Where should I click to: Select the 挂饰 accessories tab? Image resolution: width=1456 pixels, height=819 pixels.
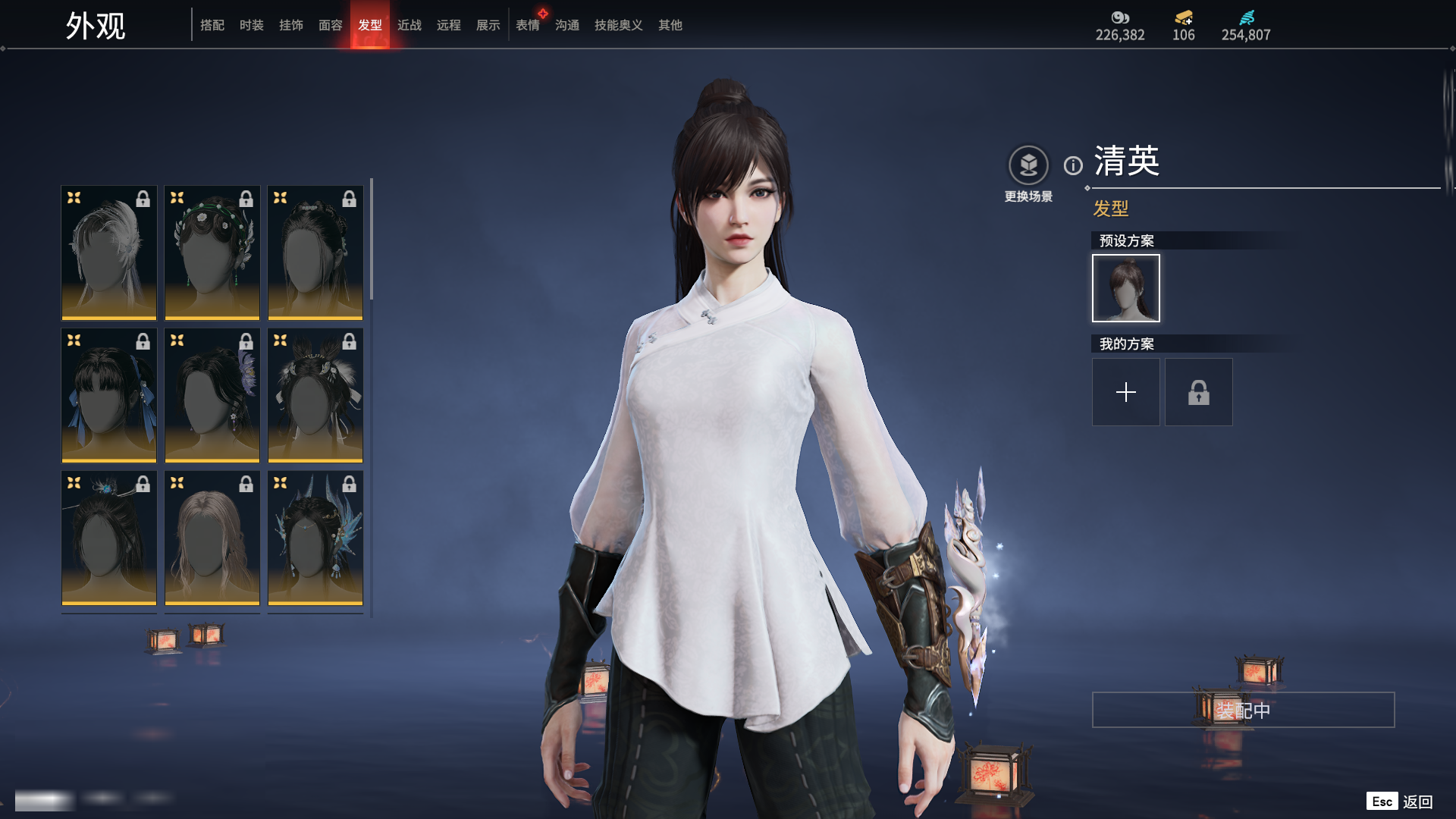(291, 25)
